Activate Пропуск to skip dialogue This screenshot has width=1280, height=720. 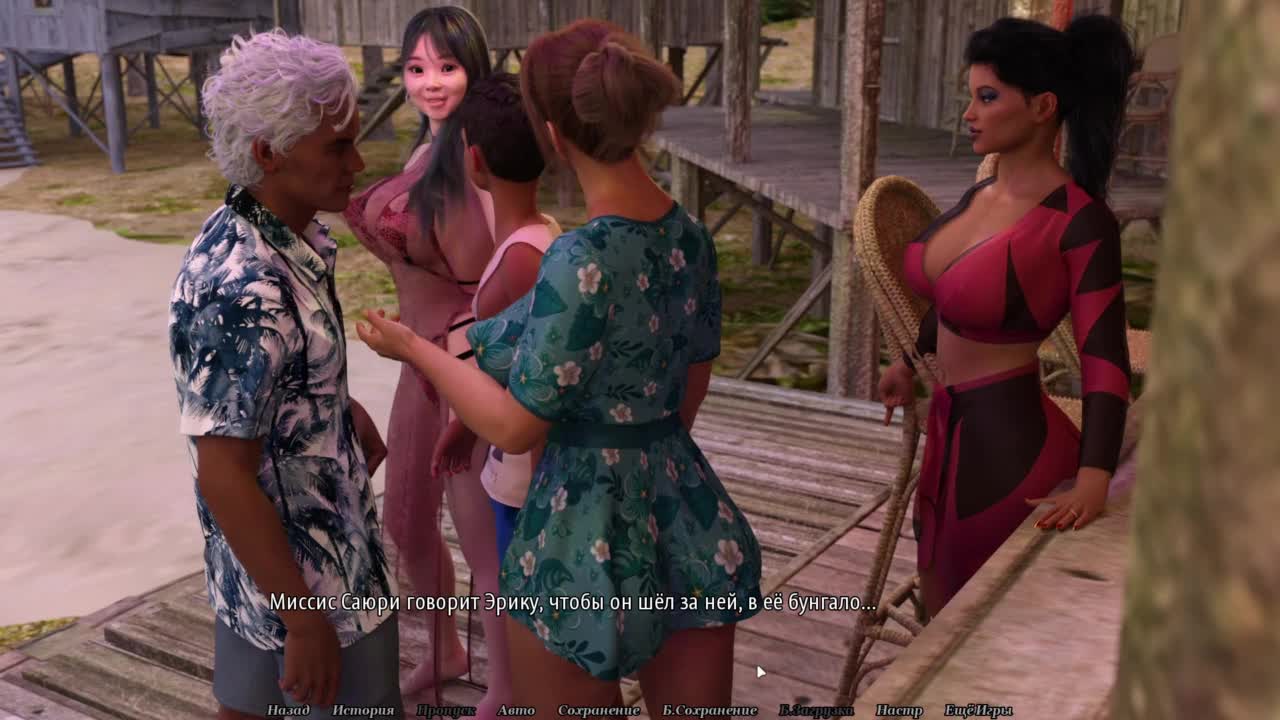[x=446, y=710]
